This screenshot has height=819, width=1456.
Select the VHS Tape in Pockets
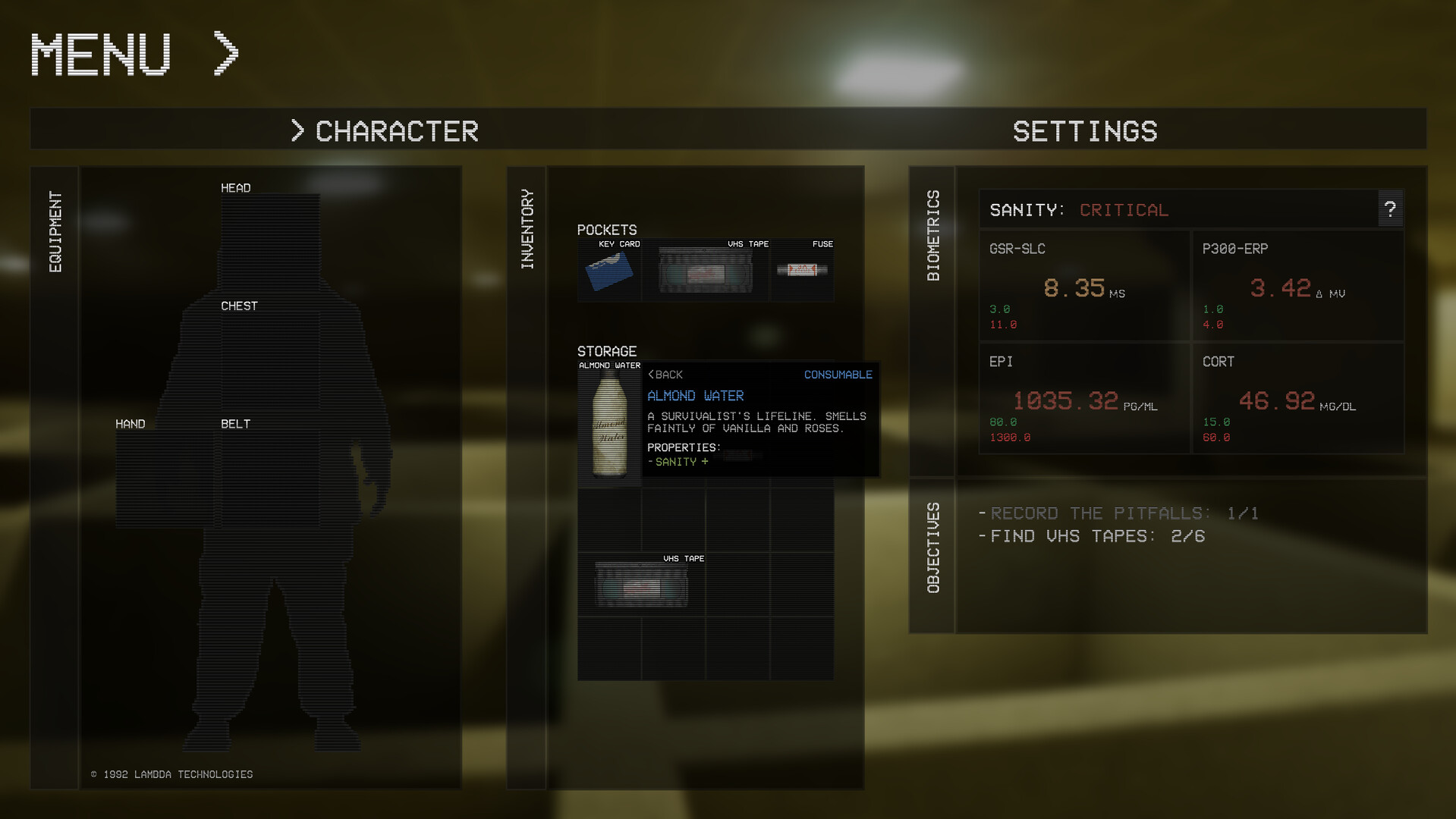coord(706,271)
